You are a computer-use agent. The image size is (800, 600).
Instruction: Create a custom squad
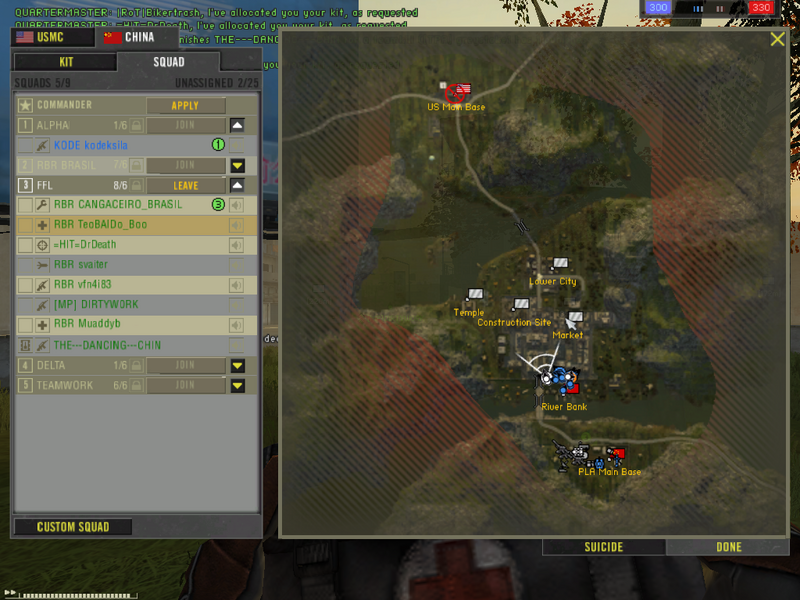click(72, 527)
